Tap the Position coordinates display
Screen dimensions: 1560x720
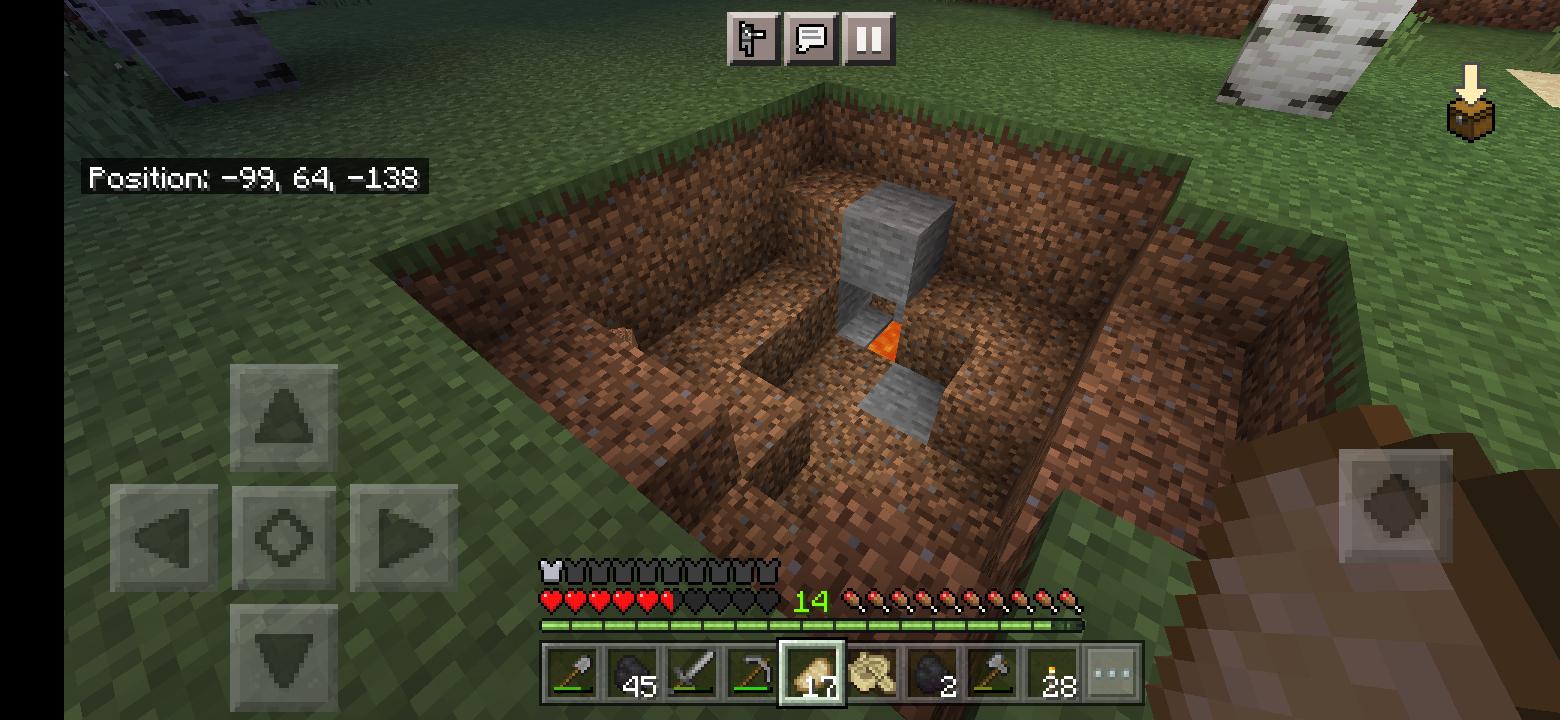(253, 177)
